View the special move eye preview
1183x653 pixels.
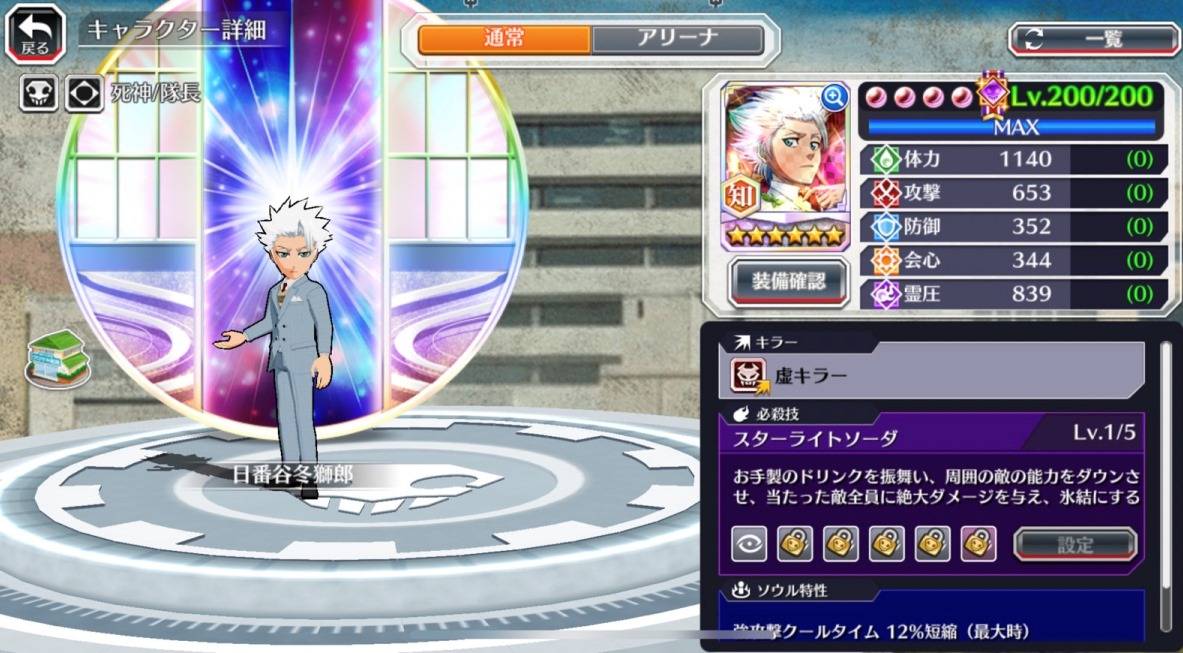click(749, 544)
